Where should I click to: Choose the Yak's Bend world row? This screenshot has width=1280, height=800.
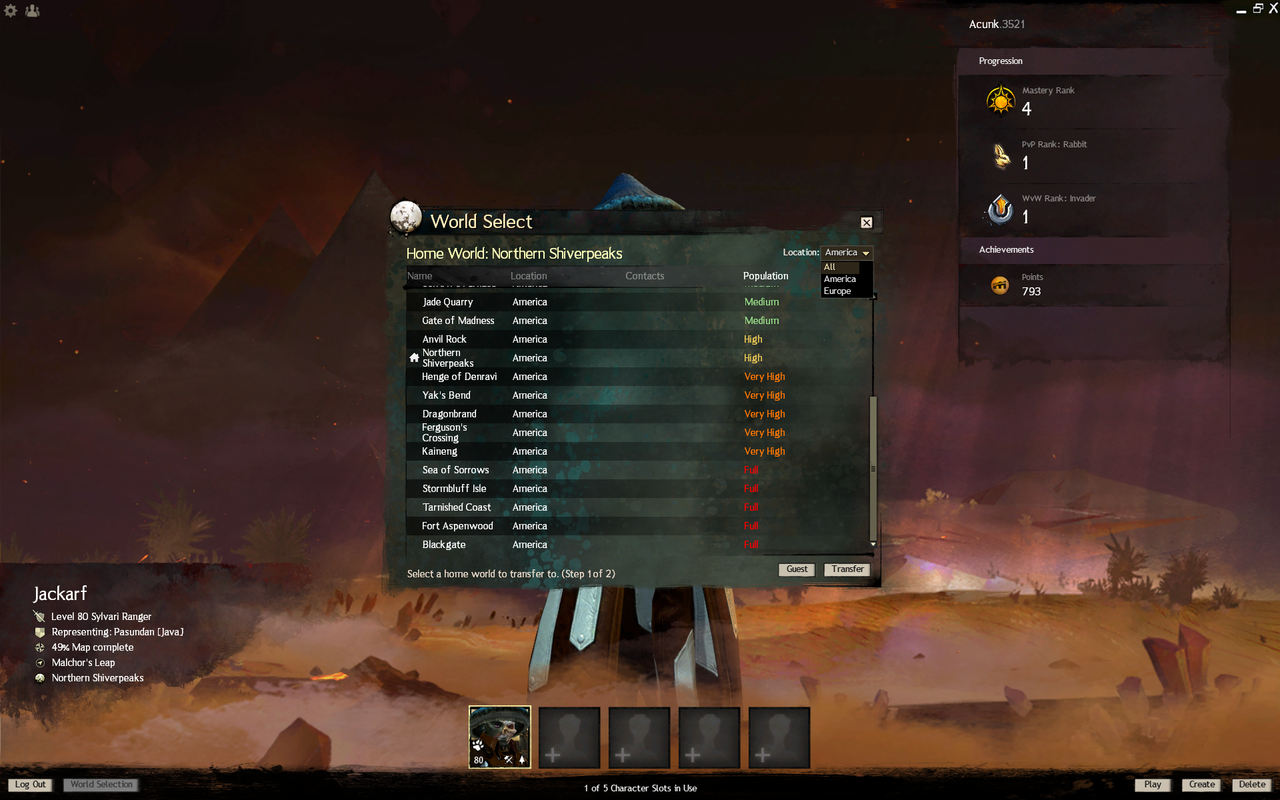446,396
